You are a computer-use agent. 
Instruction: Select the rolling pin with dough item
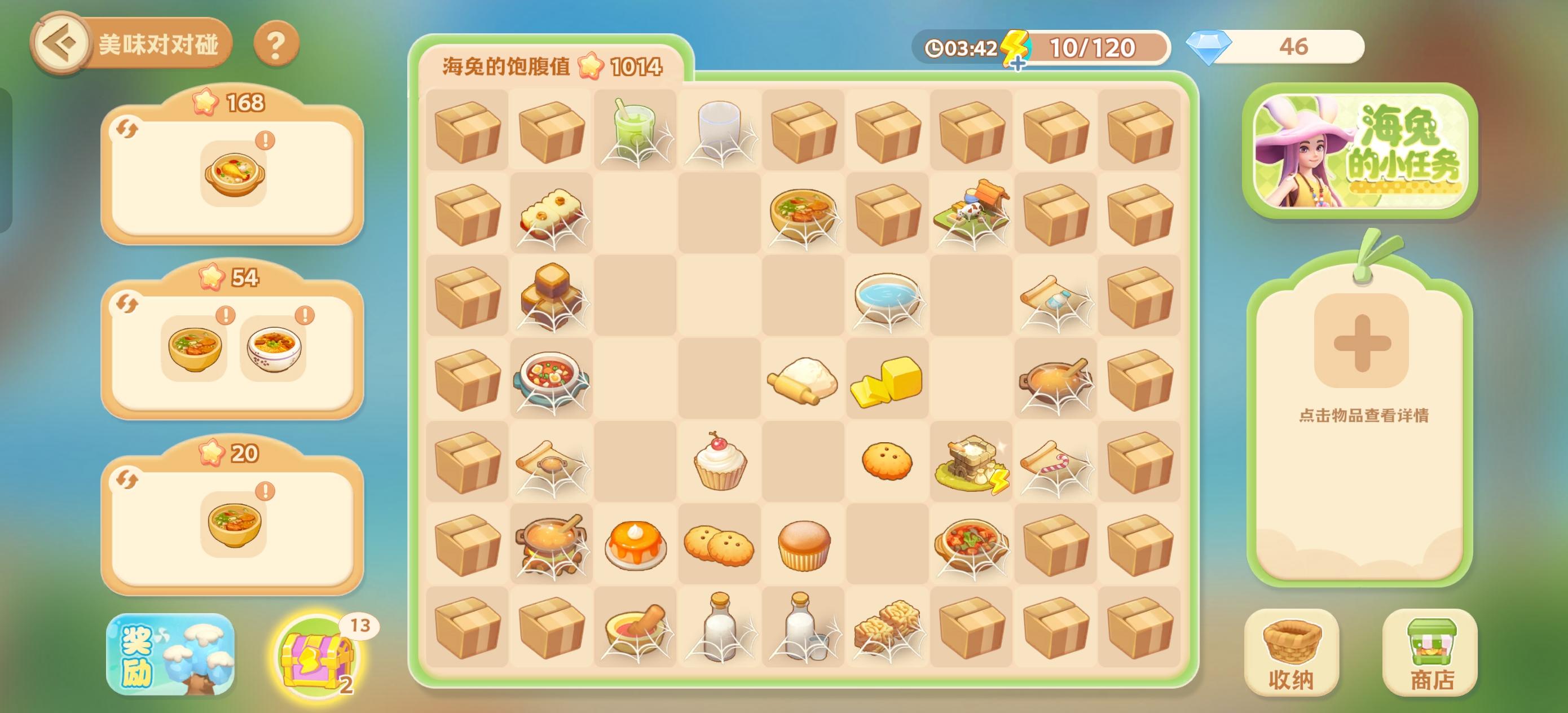pyautogui.click(x=804, y=381)
